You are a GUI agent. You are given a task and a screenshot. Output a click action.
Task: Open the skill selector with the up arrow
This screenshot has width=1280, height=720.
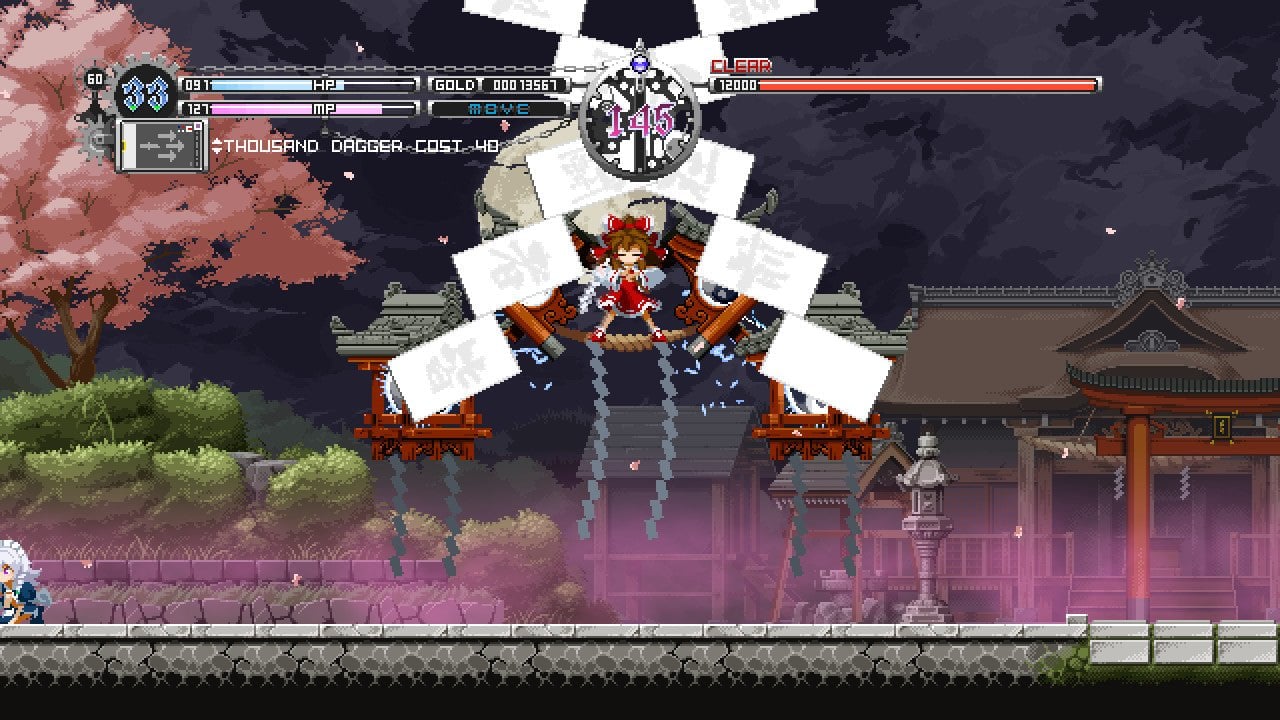pos(218,141)
